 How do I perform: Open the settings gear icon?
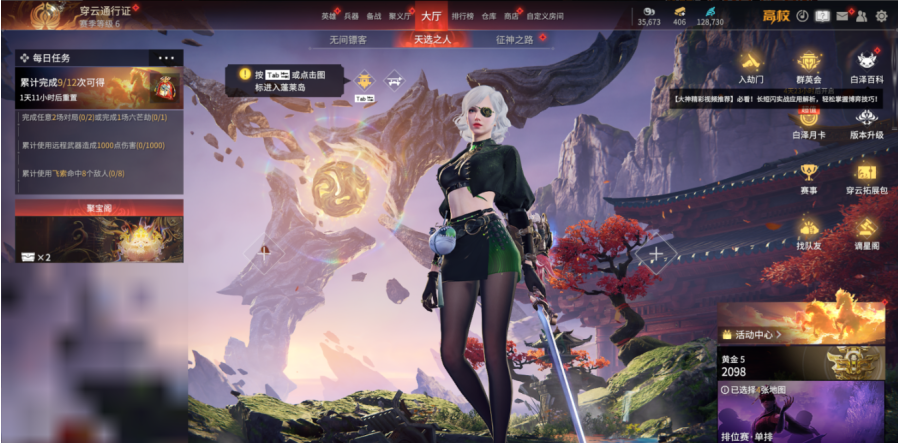pyautogui.click(x=881, y=16)
